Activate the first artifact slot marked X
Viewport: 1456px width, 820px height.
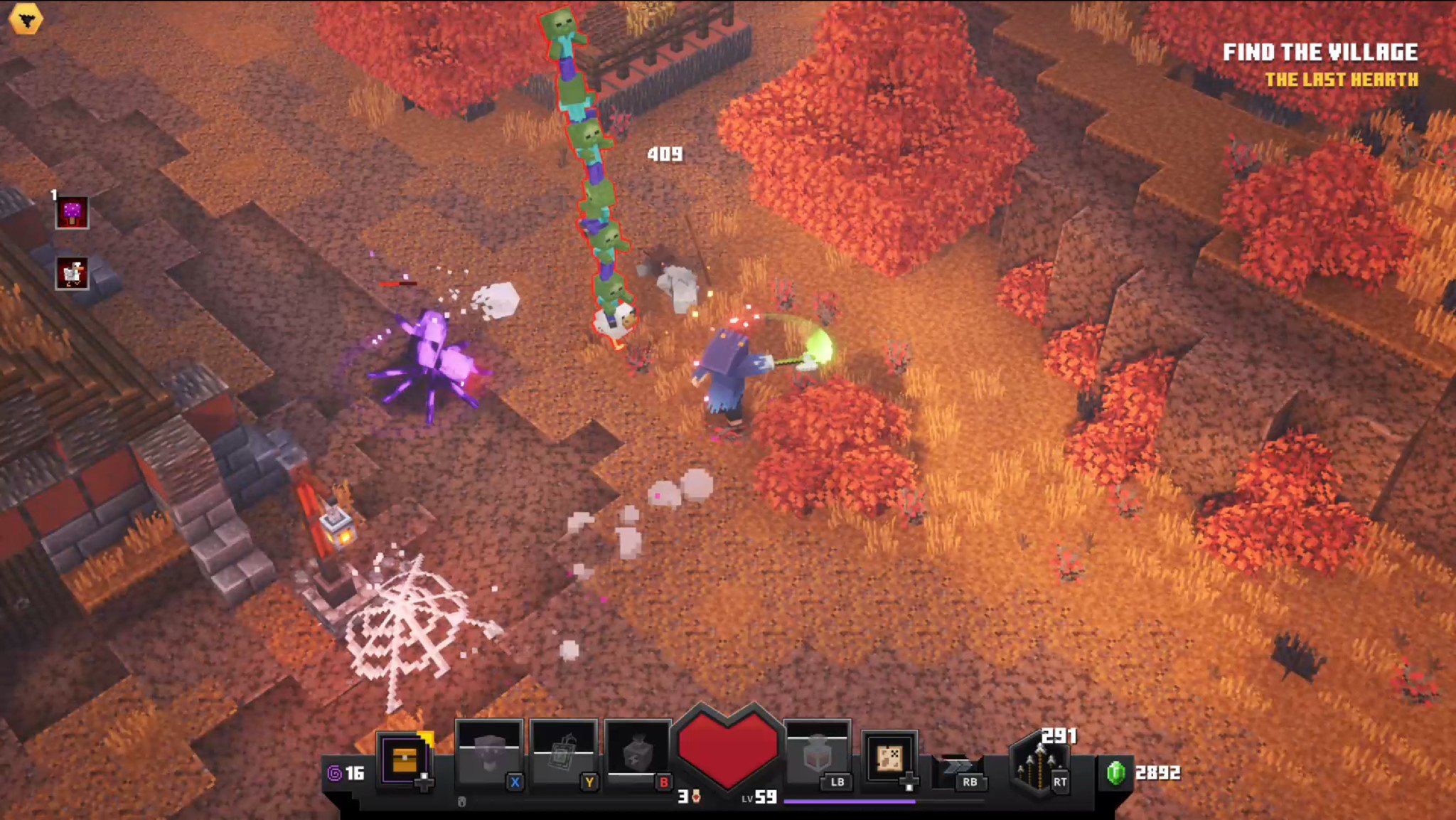[489, 755]
